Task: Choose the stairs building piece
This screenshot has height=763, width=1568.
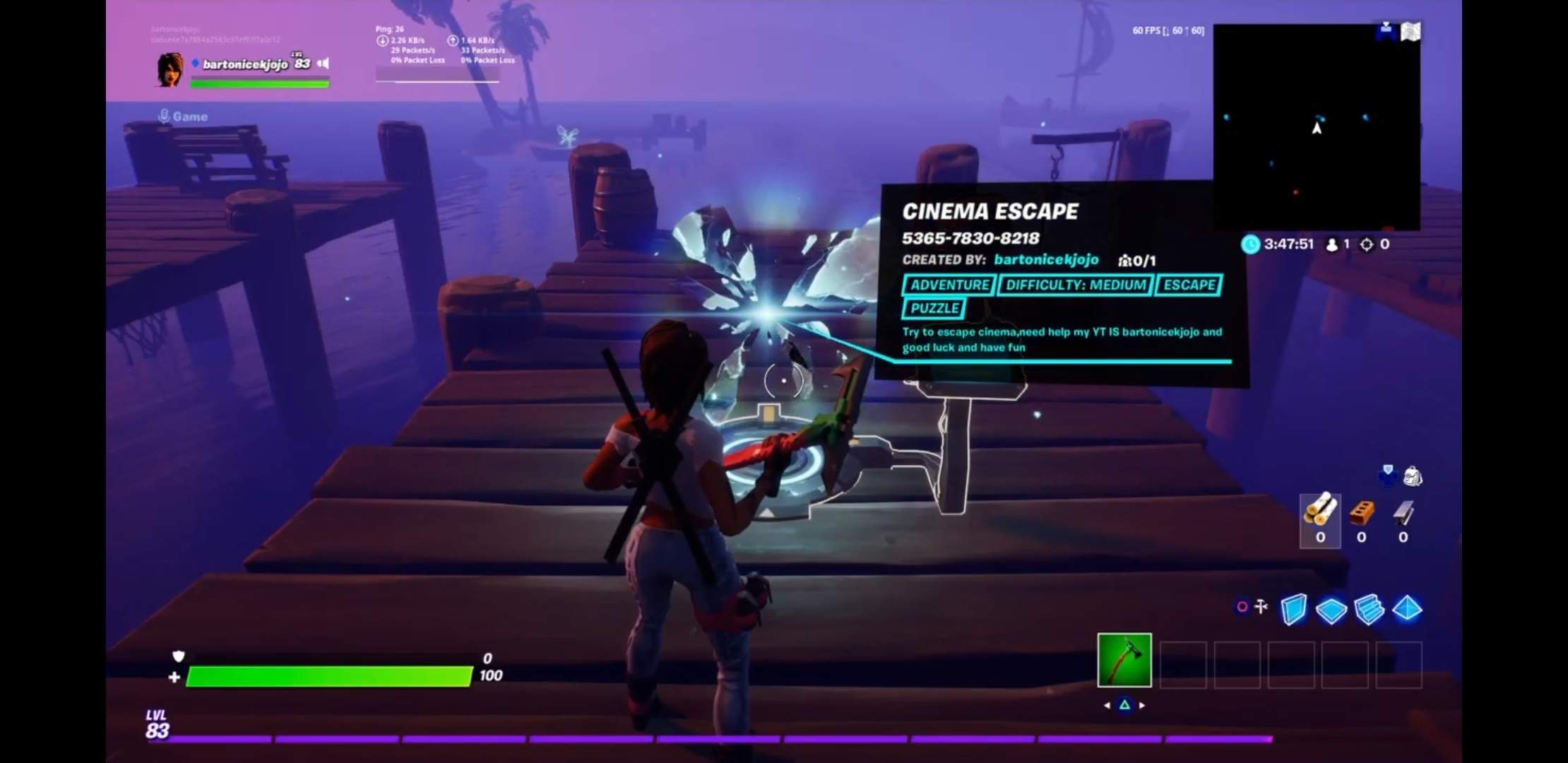Action: [x=1369, y=610]
